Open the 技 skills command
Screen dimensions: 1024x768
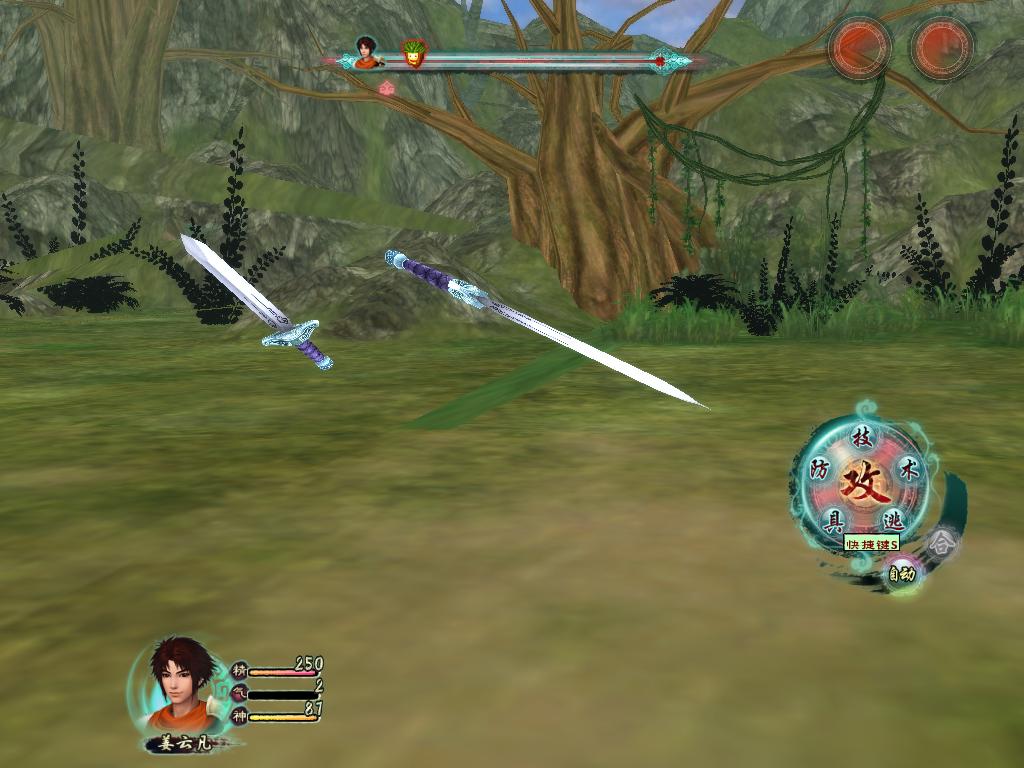click(862, 438)
